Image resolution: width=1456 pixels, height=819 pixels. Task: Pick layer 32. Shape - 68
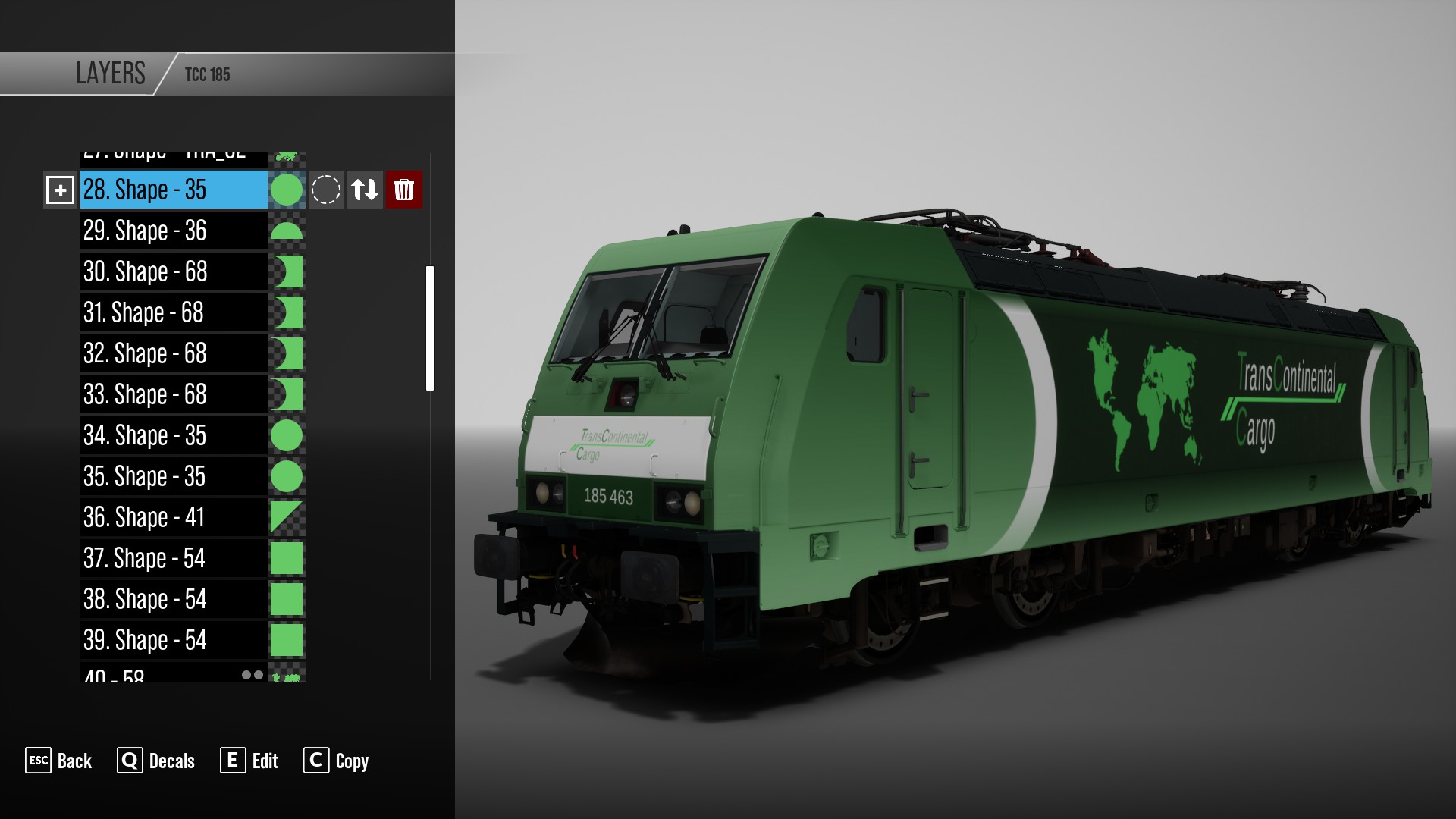tap(174, 353)
